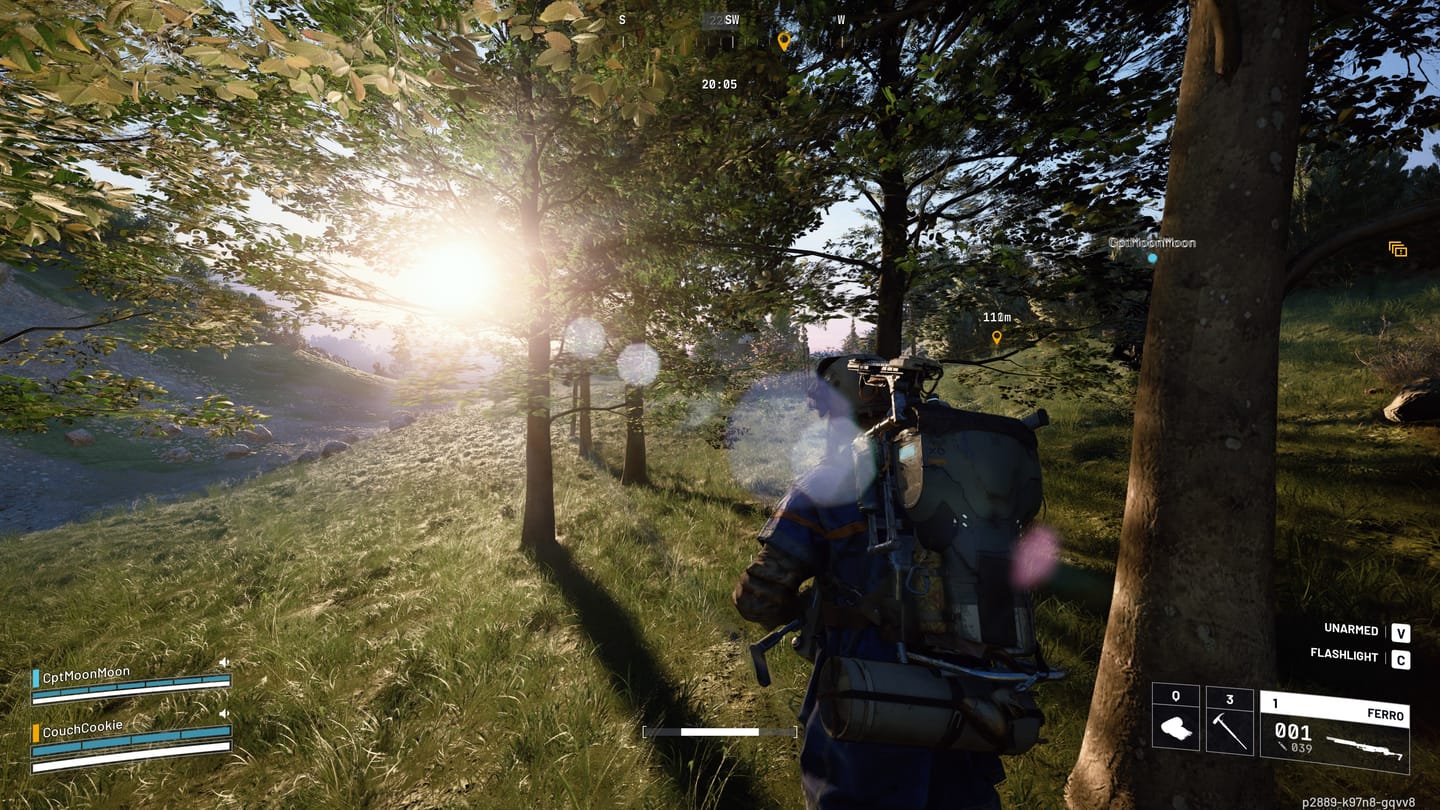The height and width of the screenshot is (810, 1440).
Task: Toggle the speaker icon for CouchCookie
Action: coord(224,713)
